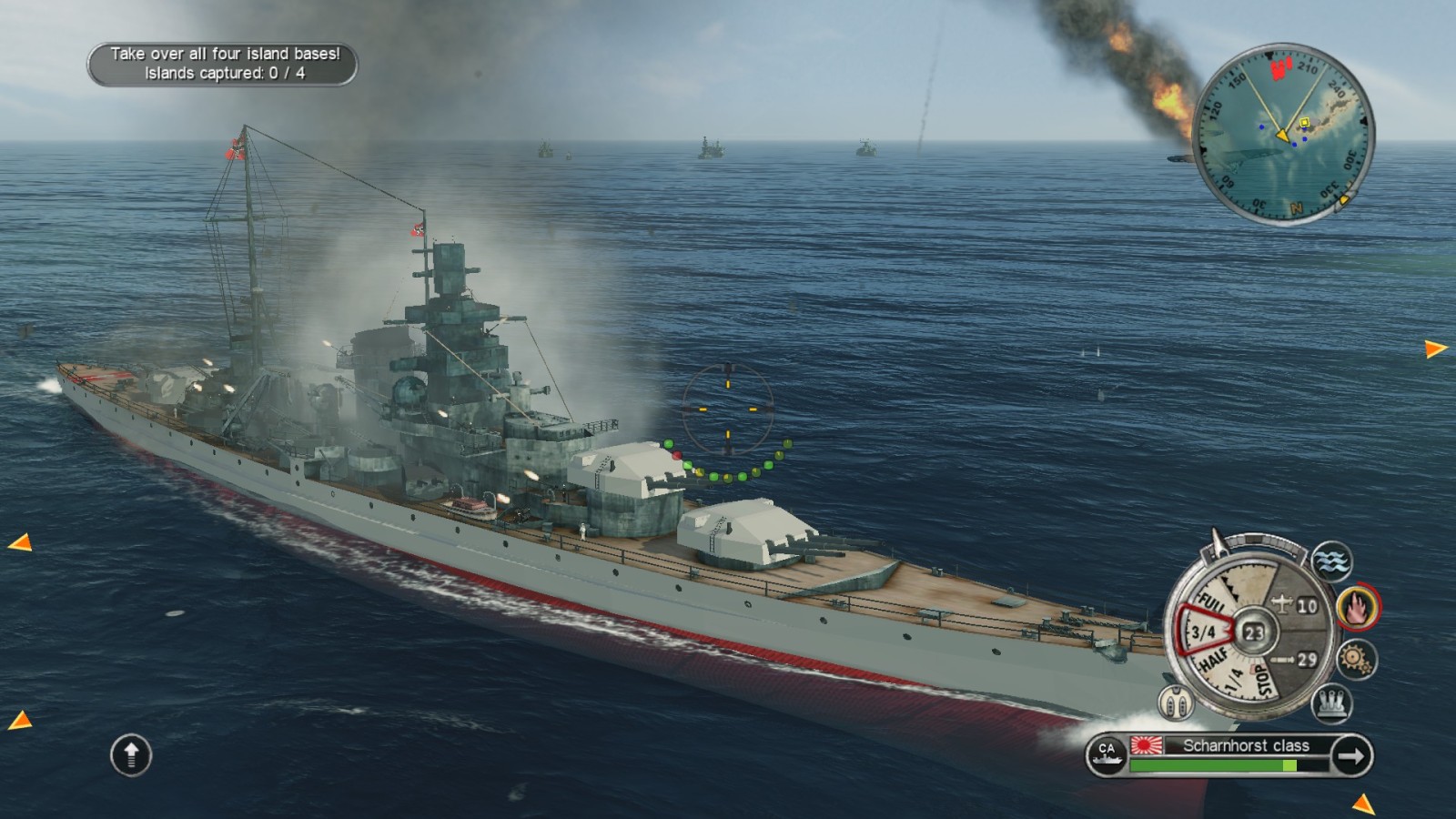The height and width of the screenshot is (819, 1456).
Task: Switch to next unit with arrow button
Action: click(1350, 755)
